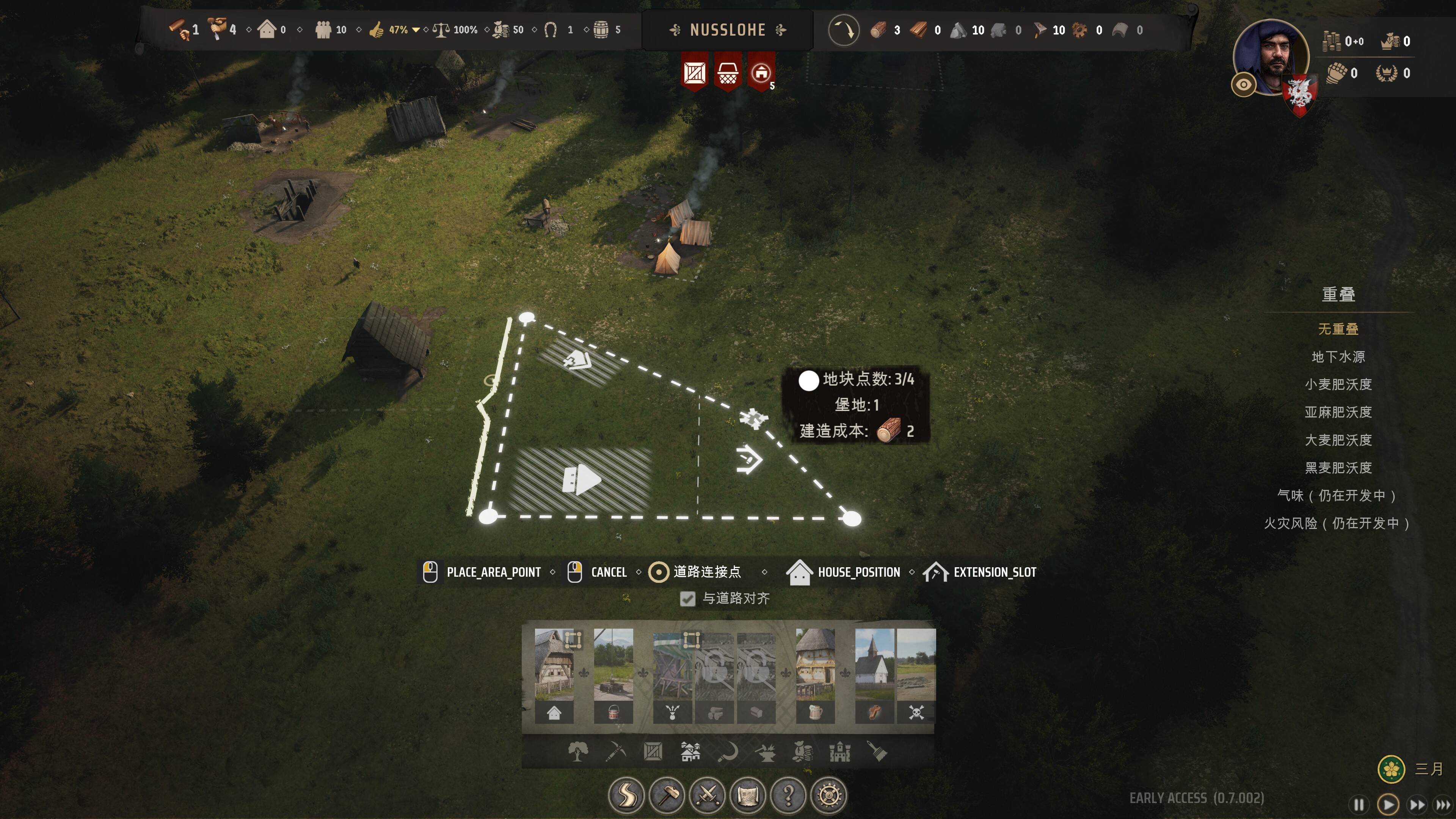Viewport: 1456px width, 819px height.
Task: Set the game to triple fast-forward speed
Action: click(1443, 804)
